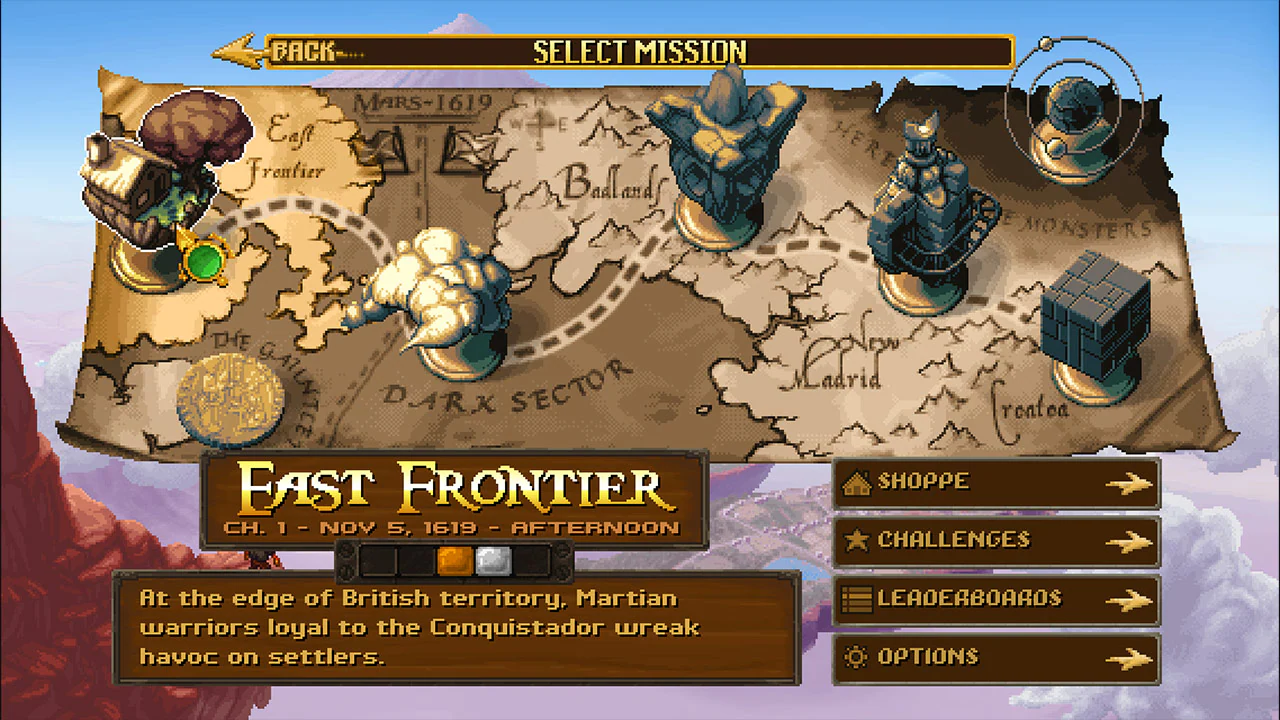Click the house icon beside Shoppe
Viewport: 1280px width, 720px height.
(859, 482)
